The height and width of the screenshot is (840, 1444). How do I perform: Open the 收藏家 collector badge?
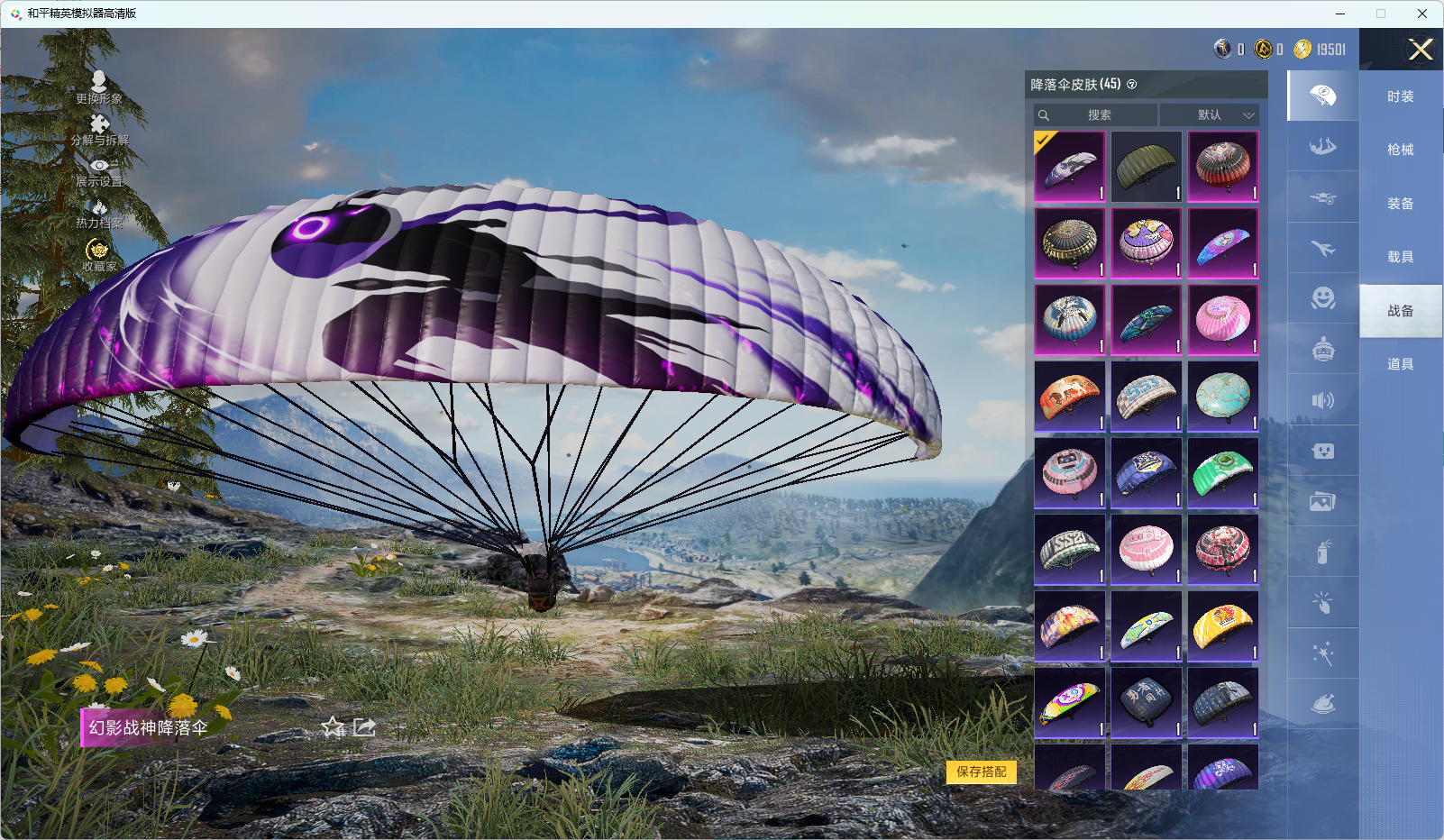click(99, 254)
